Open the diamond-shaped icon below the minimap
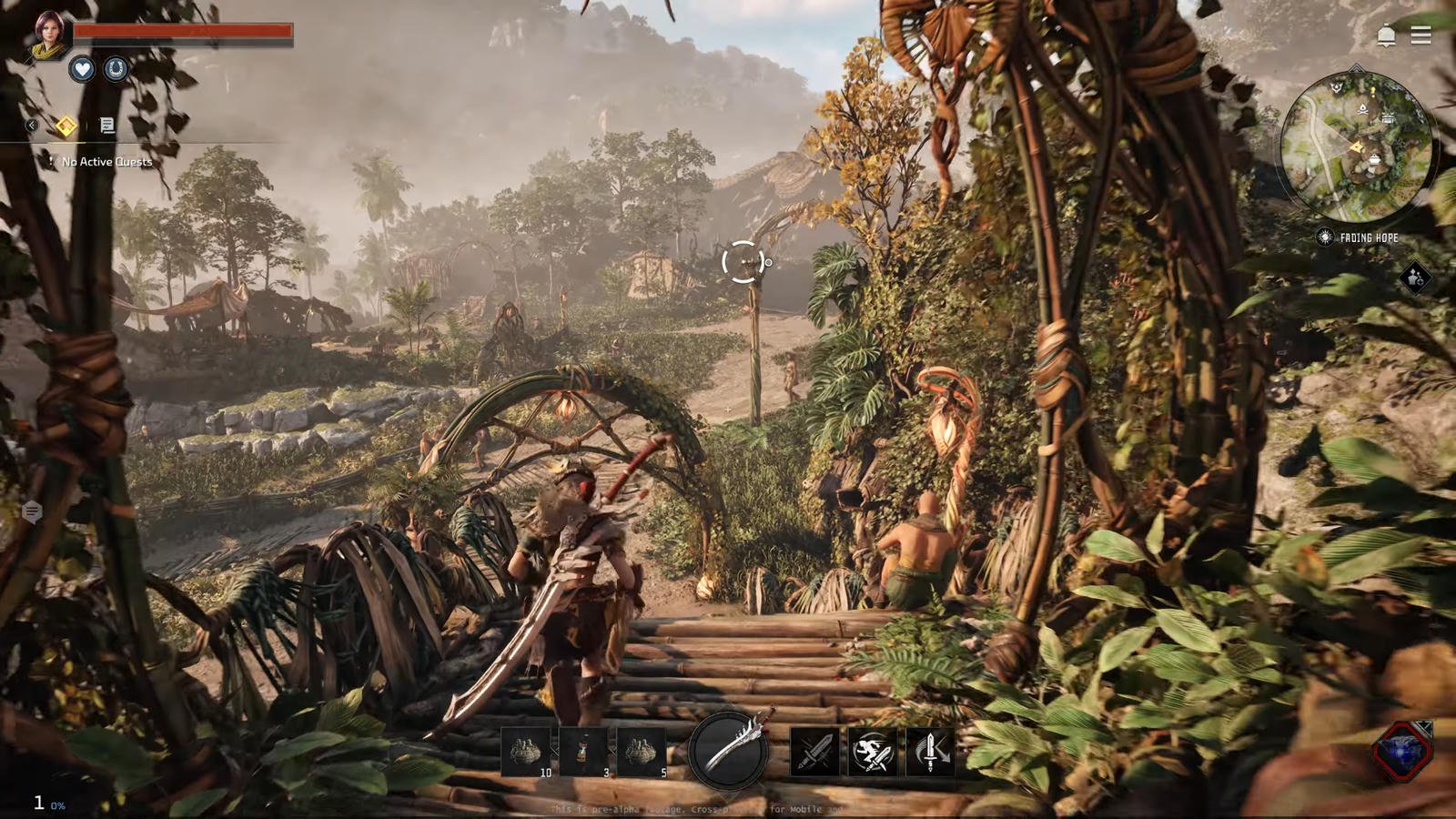 tap(1414, 278)
